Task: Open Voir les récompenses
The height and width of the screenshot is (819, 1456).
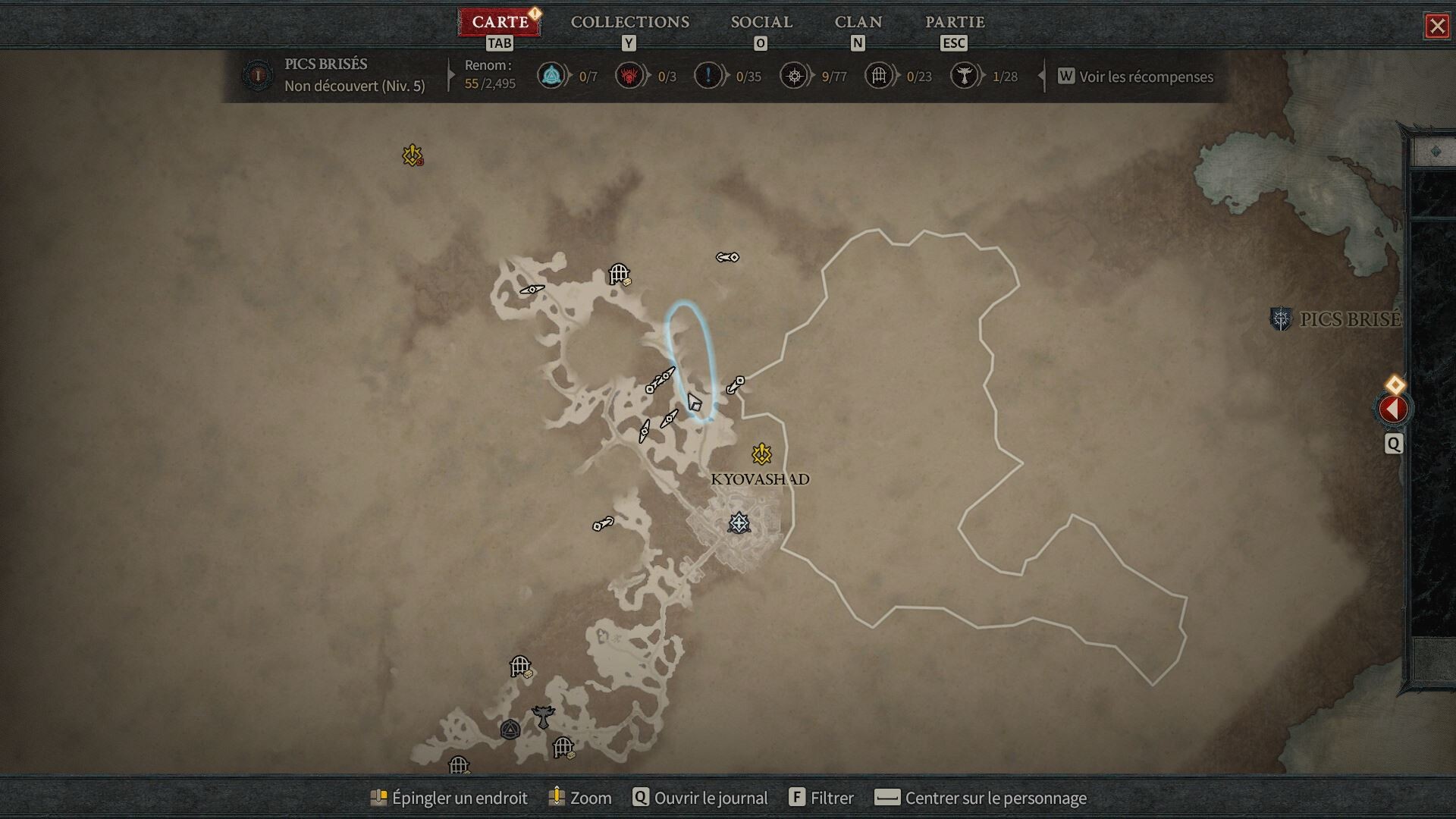Action: pyautogui.click(x=1144, y=77)
